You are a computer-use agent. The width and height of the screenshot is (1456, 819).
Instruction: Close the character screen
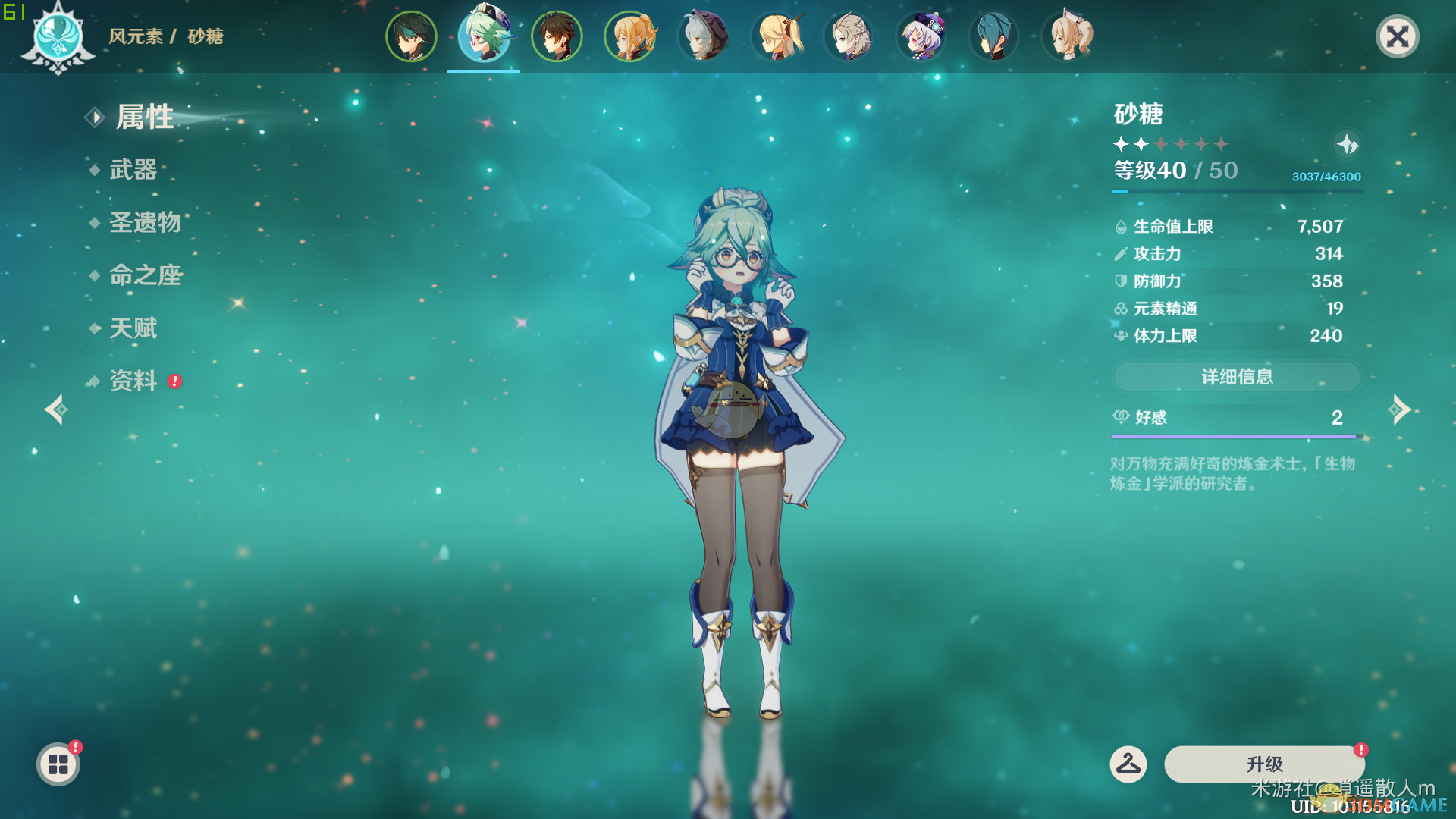(x=1397, y=36)
